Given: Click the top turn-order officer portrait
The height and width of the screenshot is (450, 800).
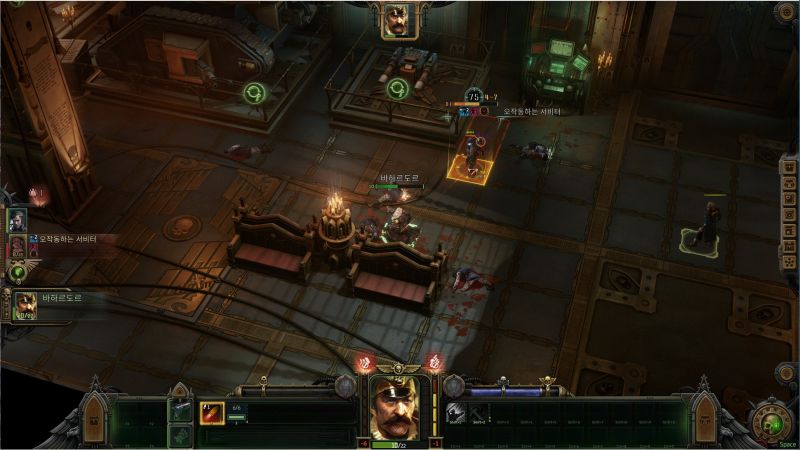Looking at the screenshot, I should tap(399, 21).
